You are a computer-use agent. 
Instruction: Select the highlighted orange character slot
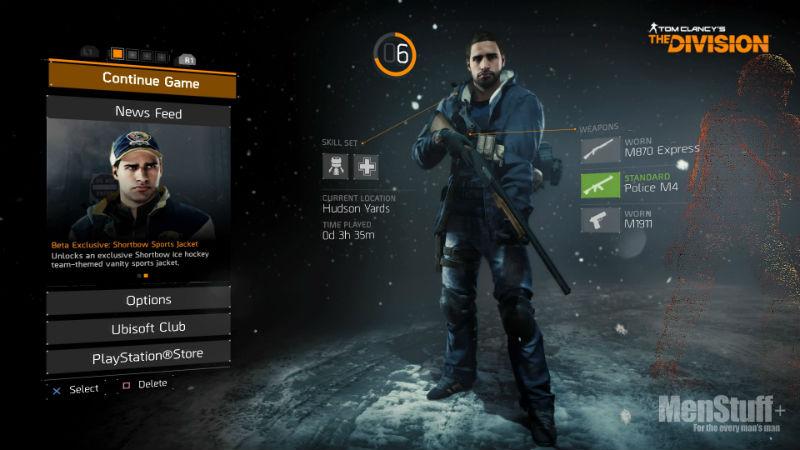118,54
